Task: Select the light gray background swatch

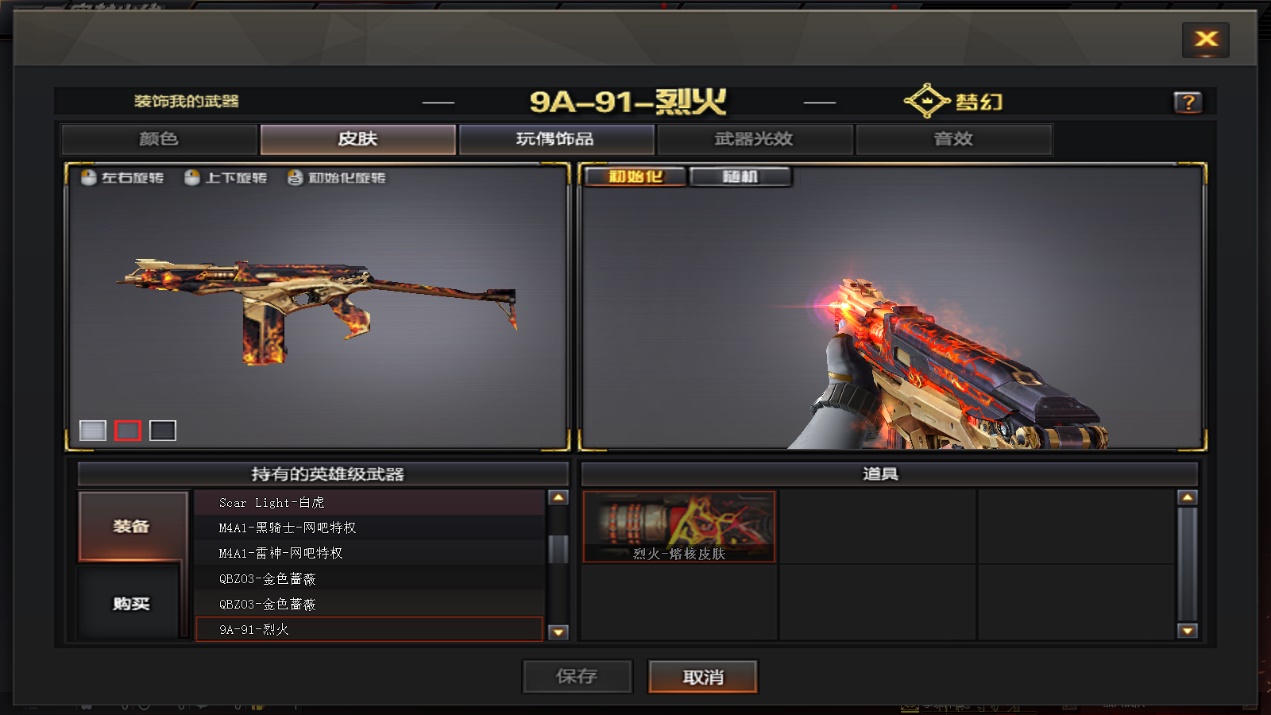Action: pos(93,430)
